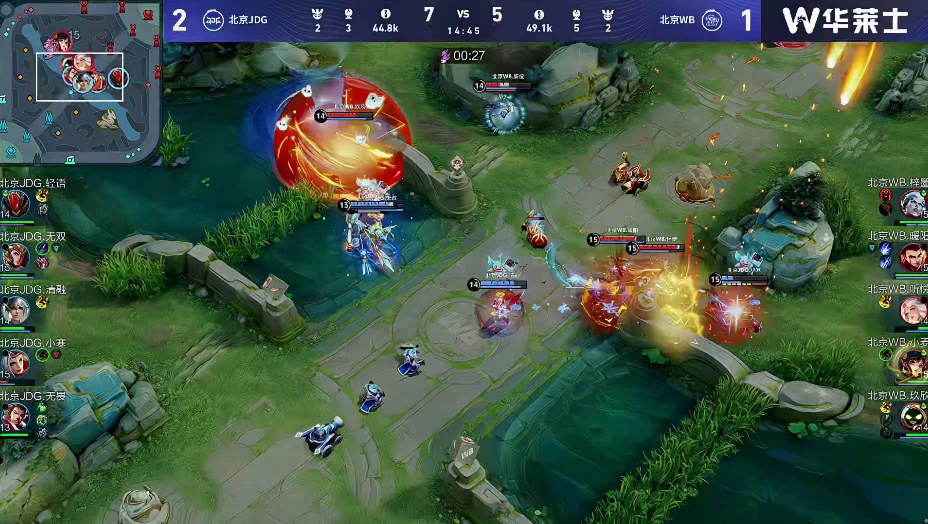The width and height of the screenshot is (928, 524).
Task: Click the minimap in the corner
Action: (x=80, y=82)
